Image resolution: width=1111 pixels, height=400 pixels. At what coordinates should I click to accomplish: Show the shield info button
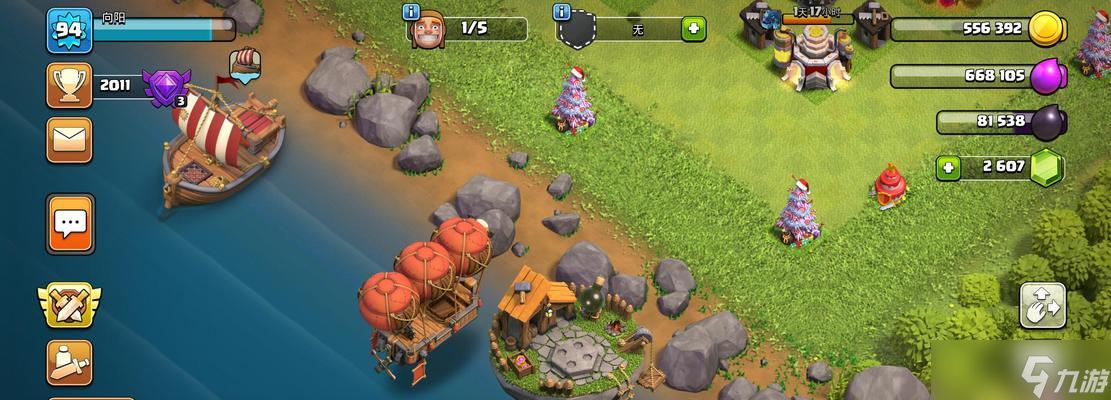[x=561, y=12]
